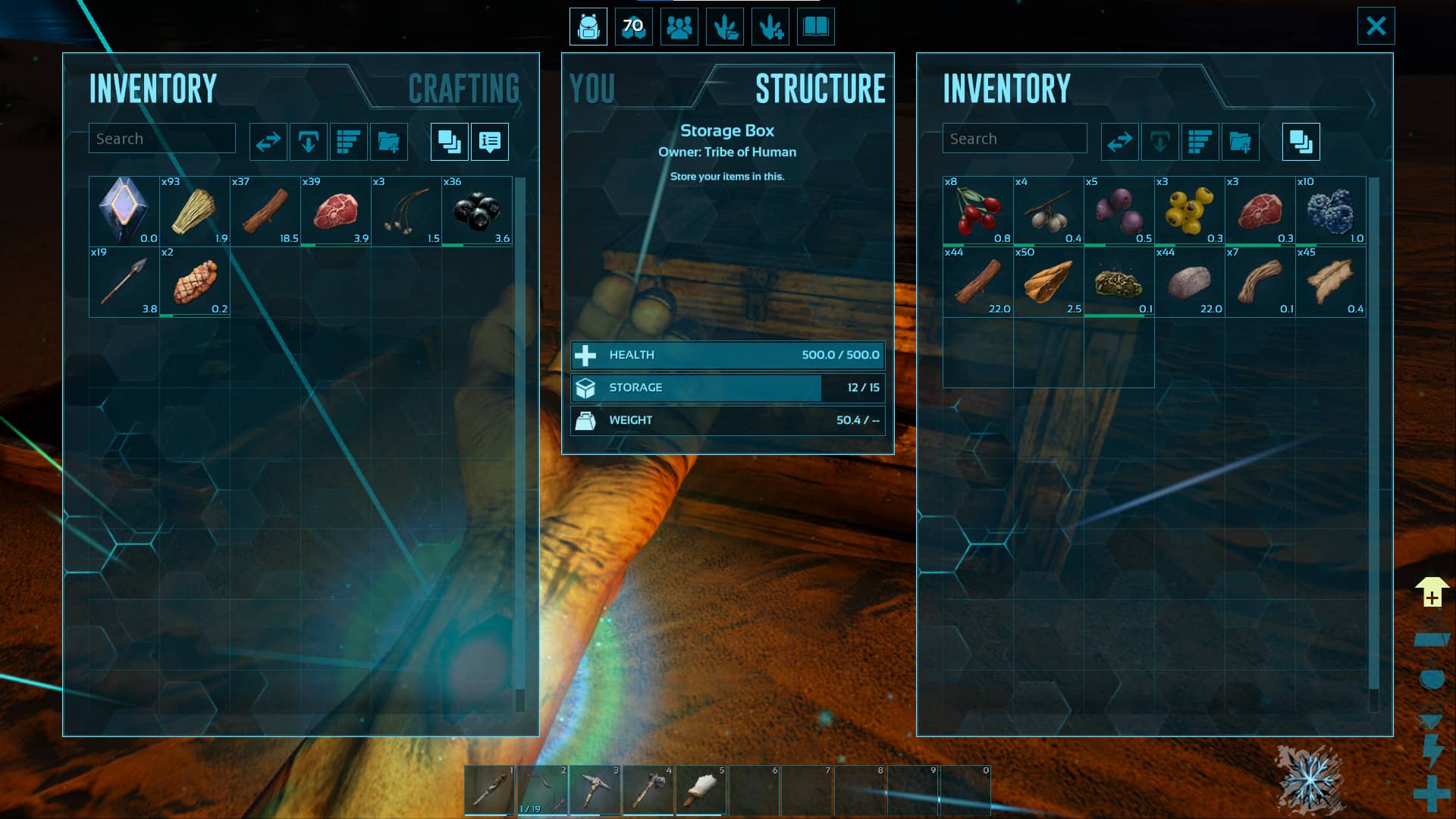
Task: Select the x36 black berries stack
Action: pos(477,212)
